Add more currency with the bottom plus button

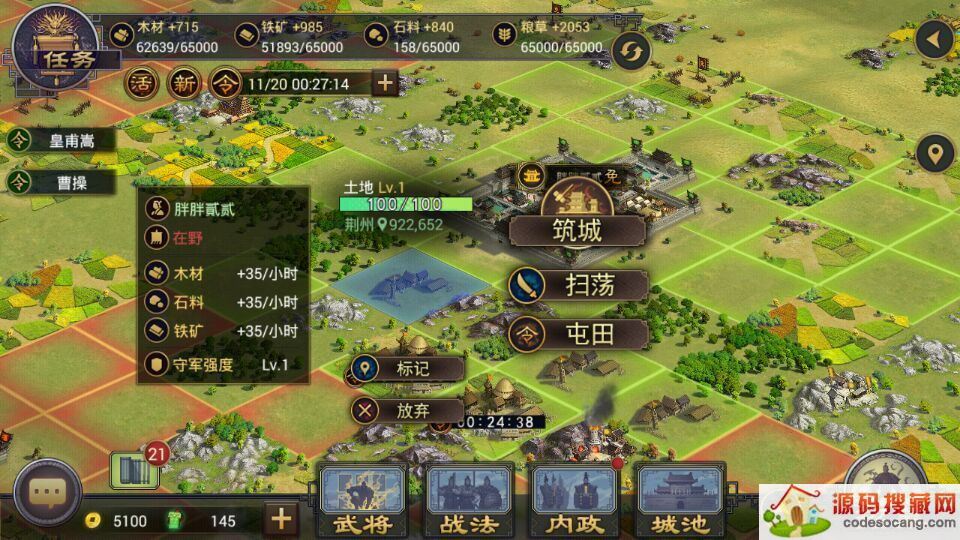point(282,518)
